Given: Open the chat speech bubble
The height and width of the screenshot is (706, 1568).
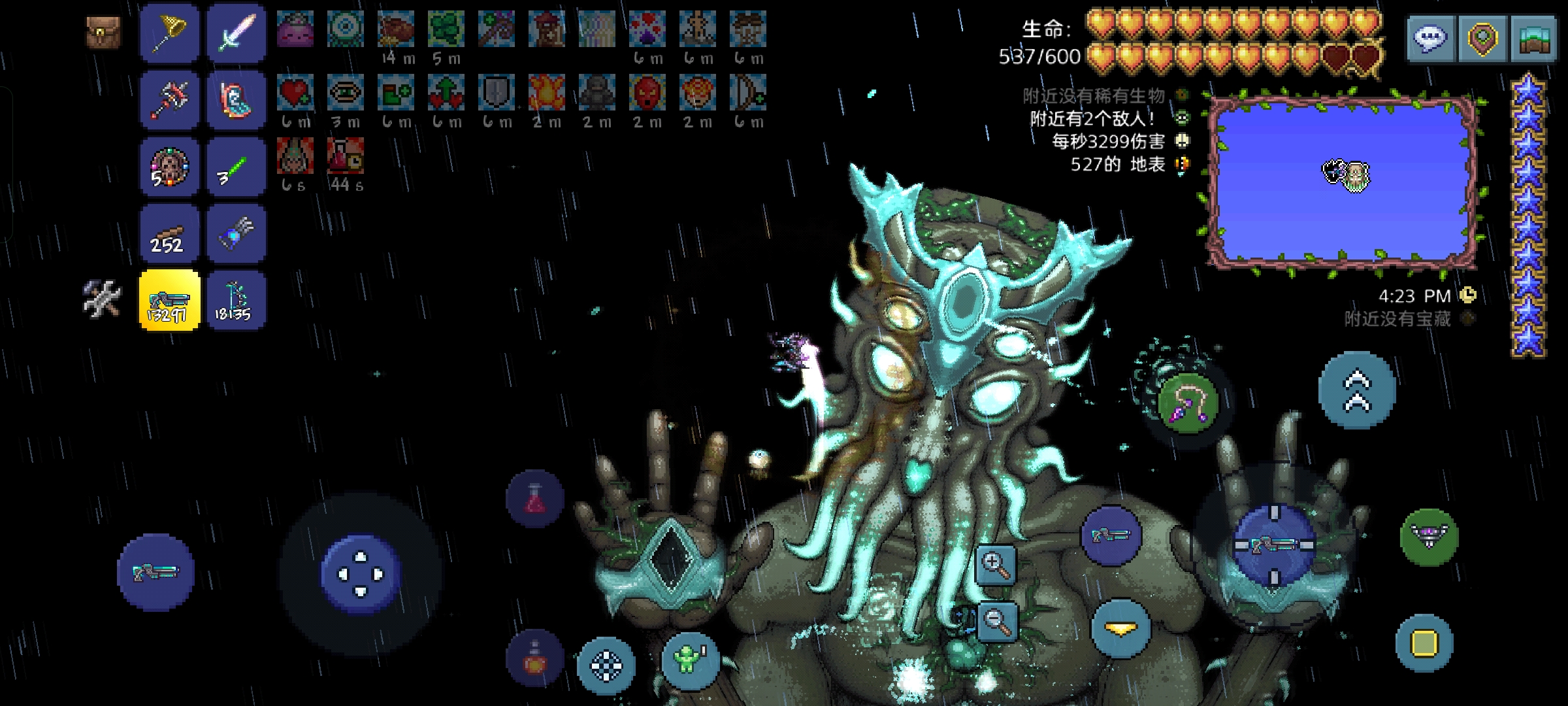Looking at the screenshot, I should click(1431, 38).
